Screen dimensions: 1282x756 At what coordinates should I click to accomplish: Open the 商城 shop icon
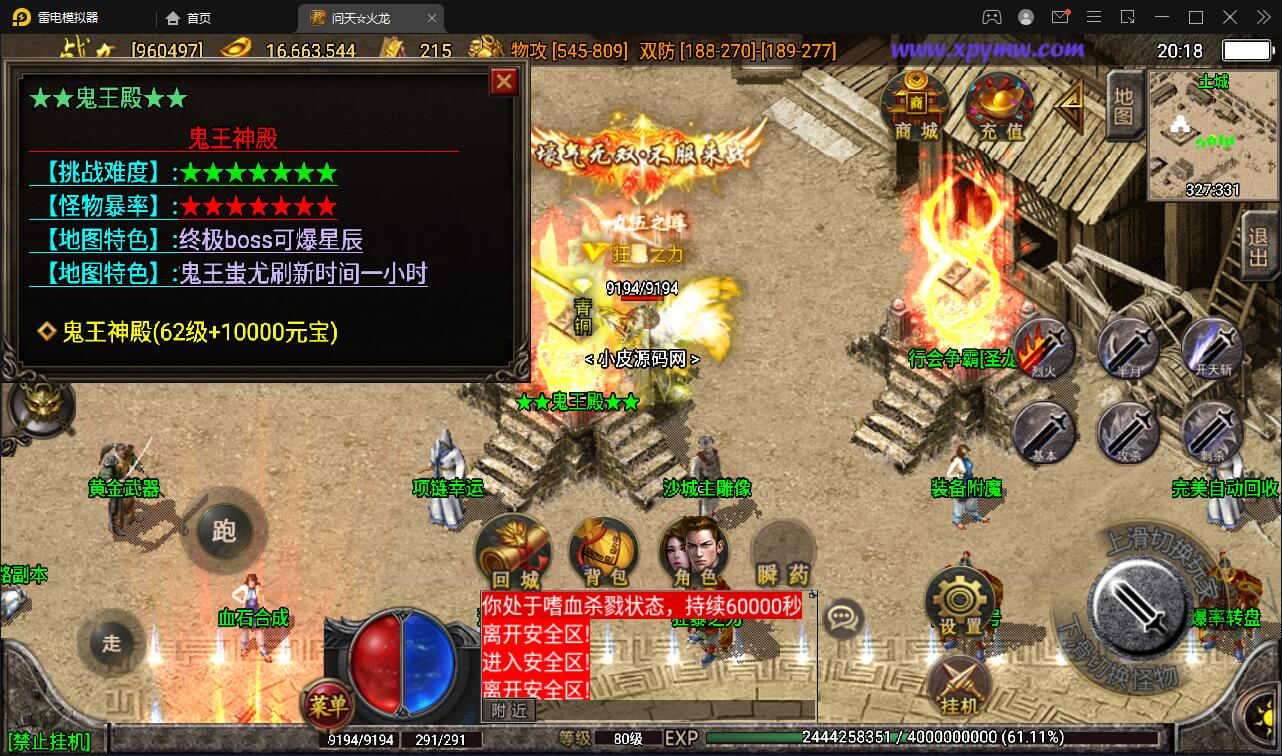[915, 103]
